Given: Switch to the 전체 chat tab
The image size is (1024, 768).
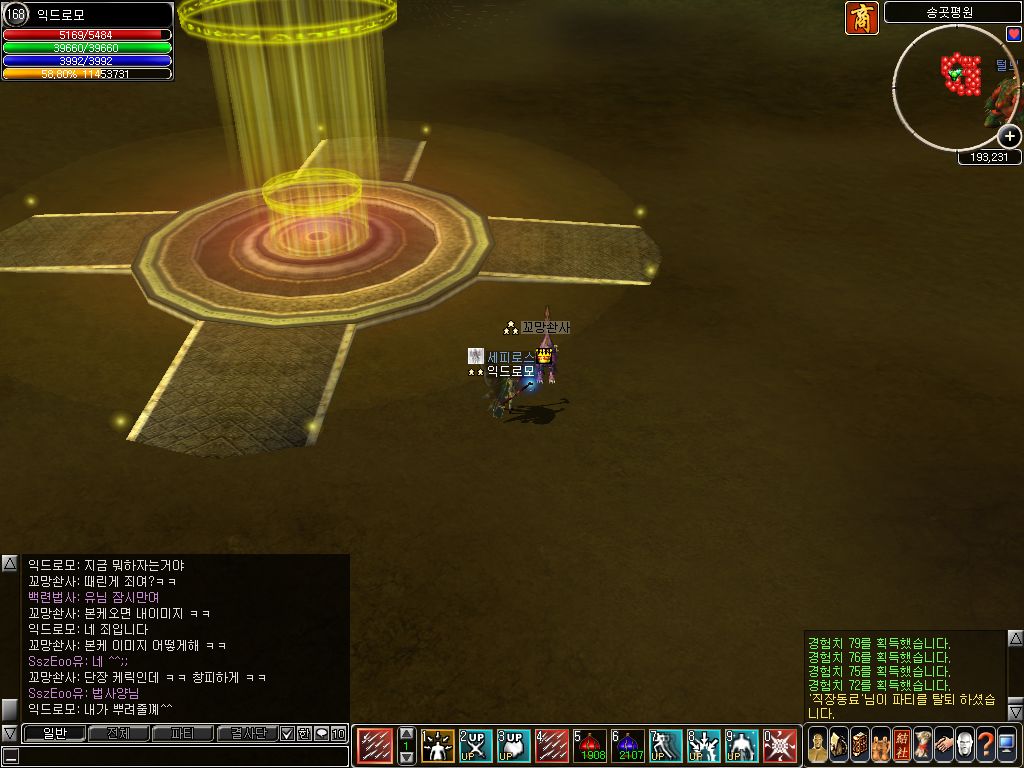Looking at the screenshot, I should 118,733.
